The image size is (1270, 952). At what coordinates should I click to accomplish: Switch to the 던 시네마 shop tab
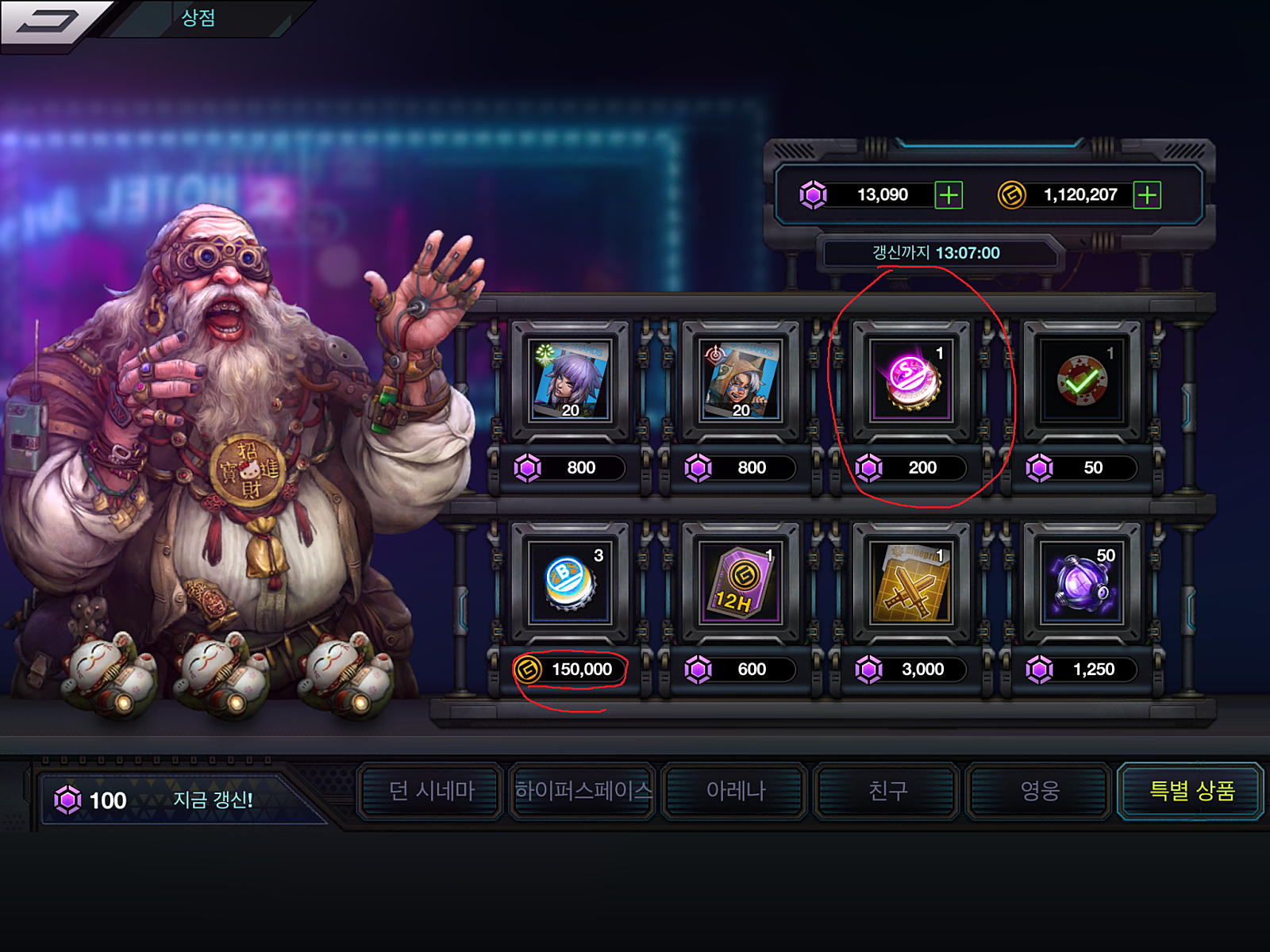[x=431, y=791]
